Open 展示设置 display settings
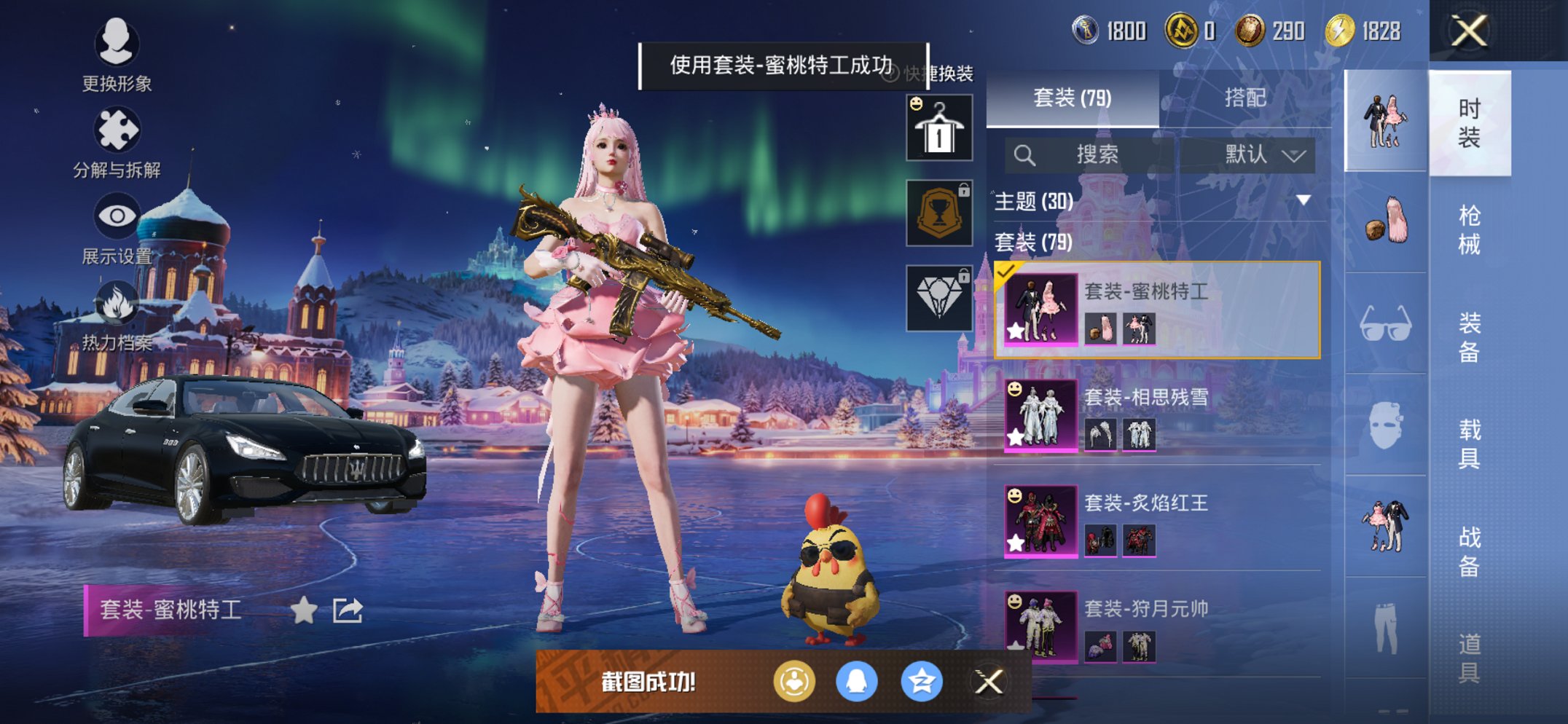Viewport: 1568px width, 724px height. click(117, 216)
